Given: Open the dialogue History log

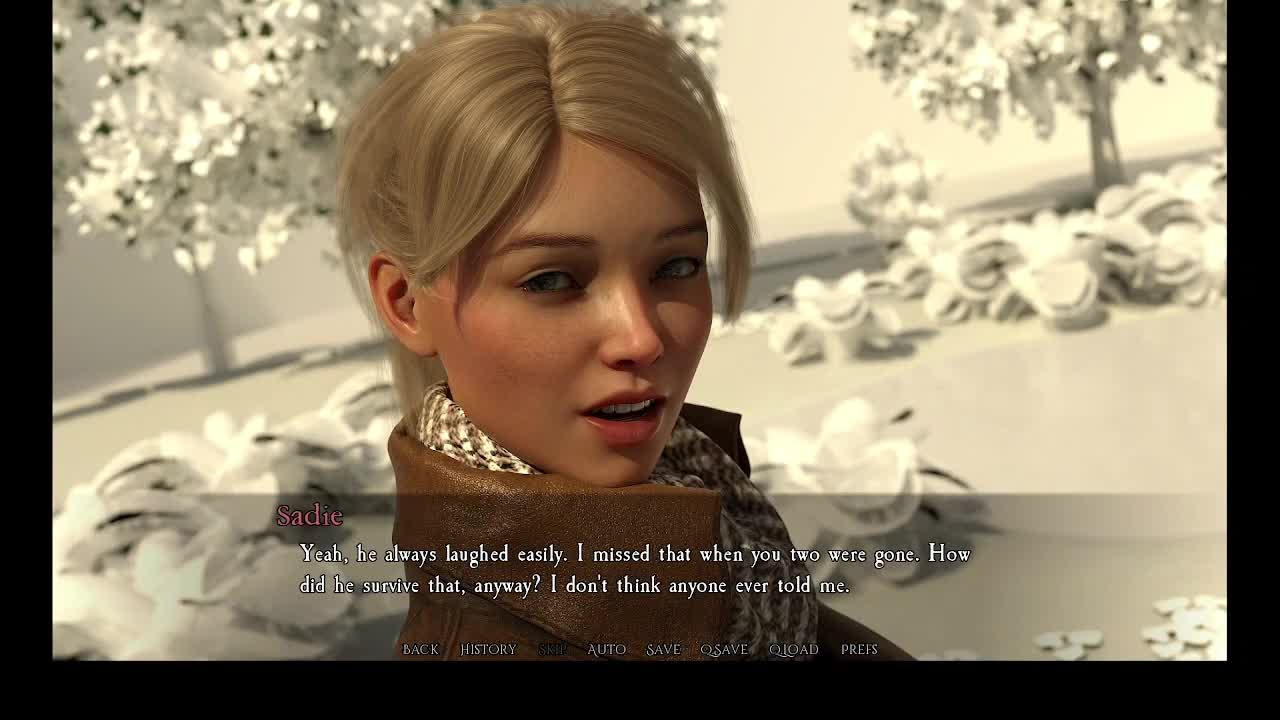Looking at the screenshot, I should pos(488,650).
